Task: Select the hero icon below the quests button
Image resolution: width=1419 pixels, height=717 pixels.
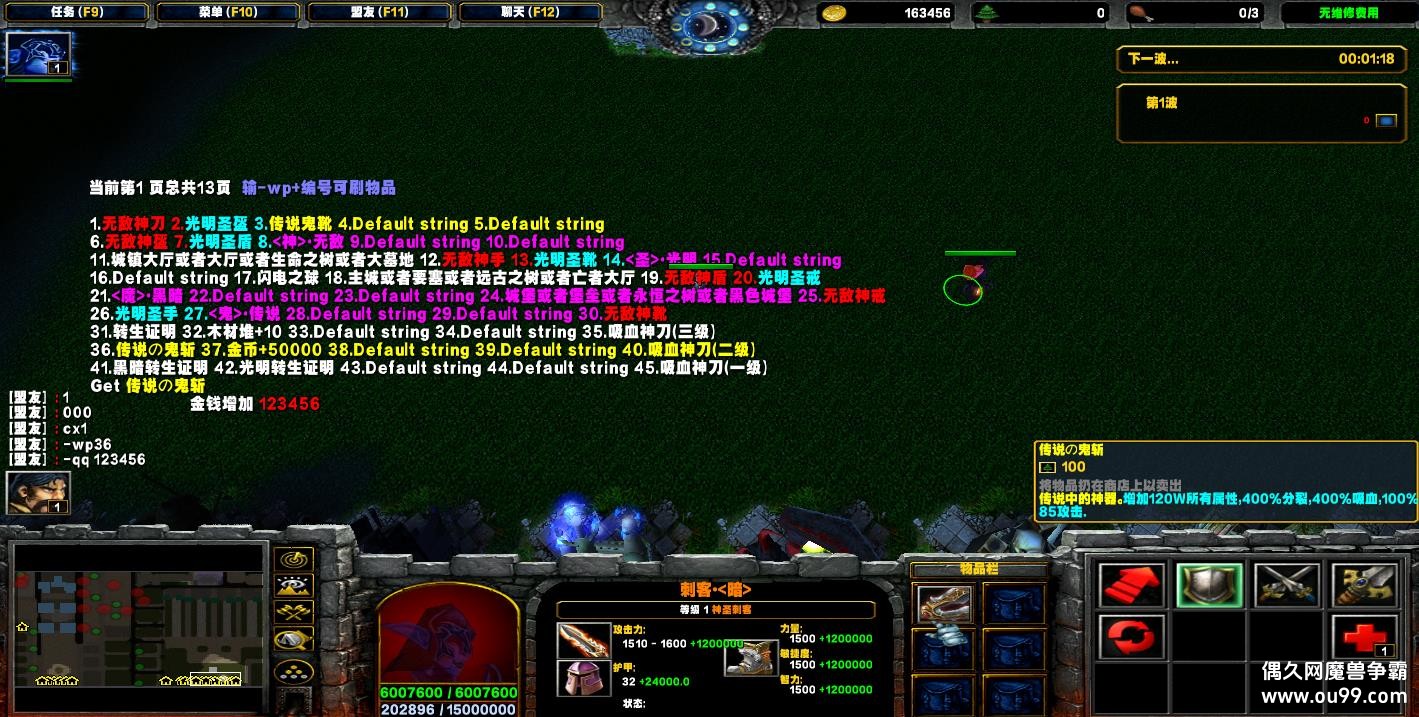Action: point(39,54)
